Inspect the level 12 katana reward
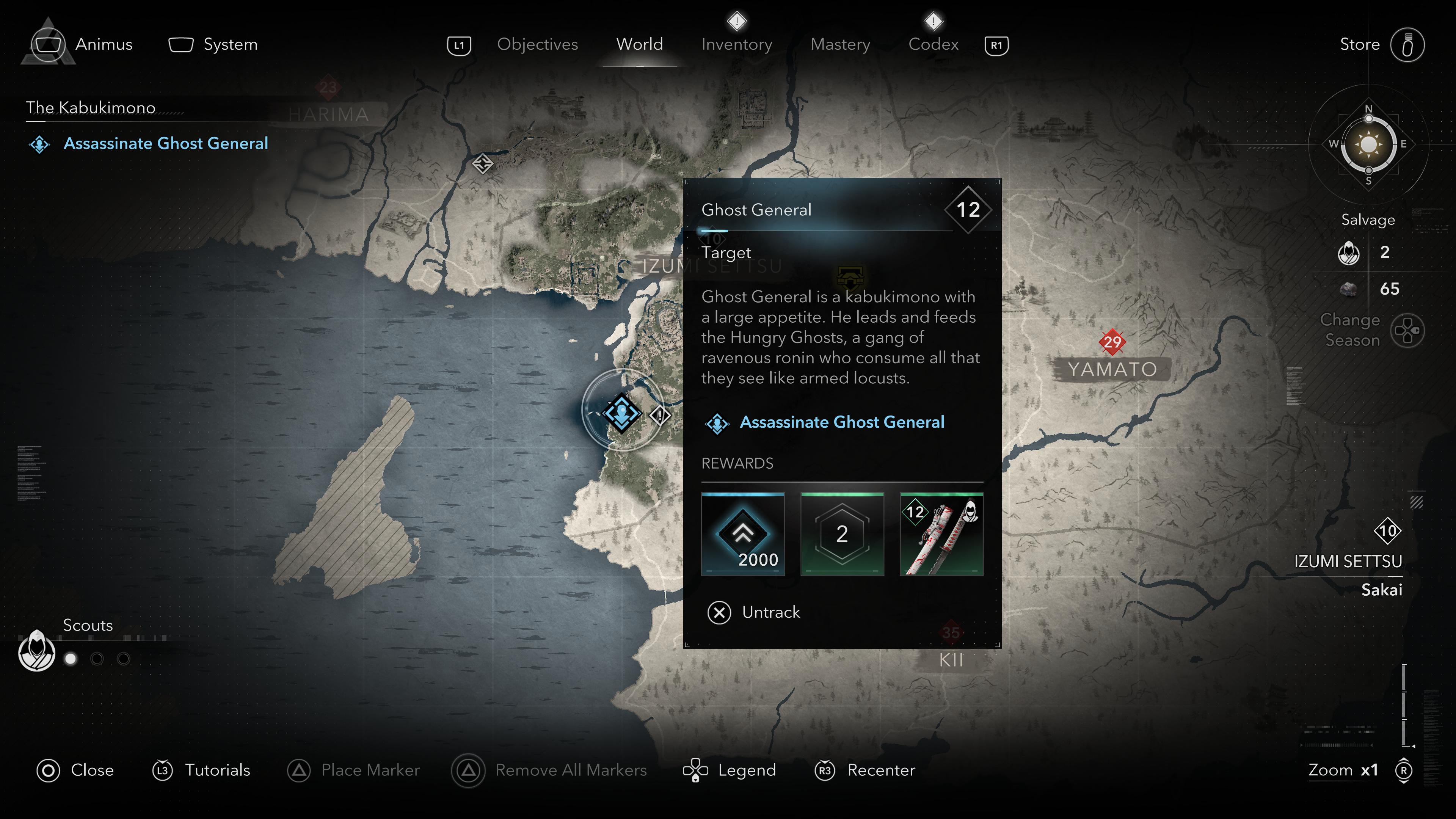This screenshot has height=819, width=1456. point(941,534)
